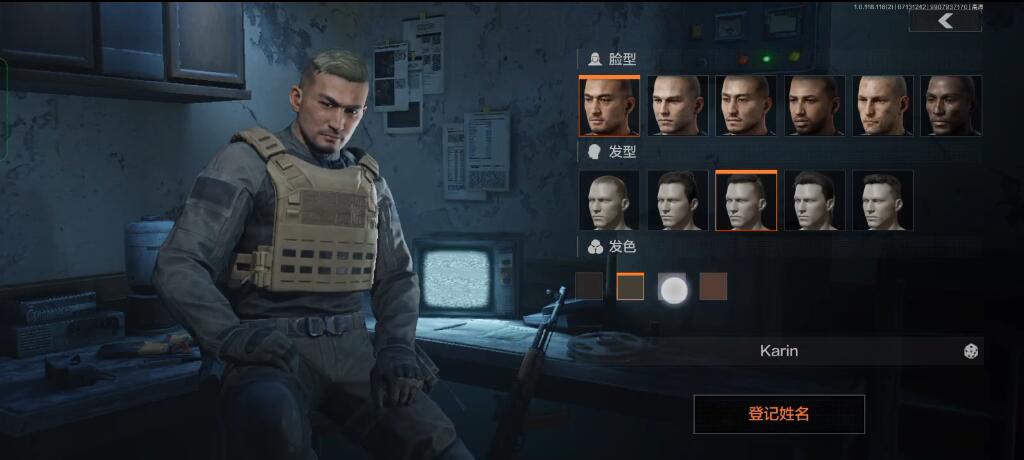Image resolution: width=1024 pixels, height=460 pixels.
Task: Pick the reddish-brown hair color swatch
Action: pos(713,287)
